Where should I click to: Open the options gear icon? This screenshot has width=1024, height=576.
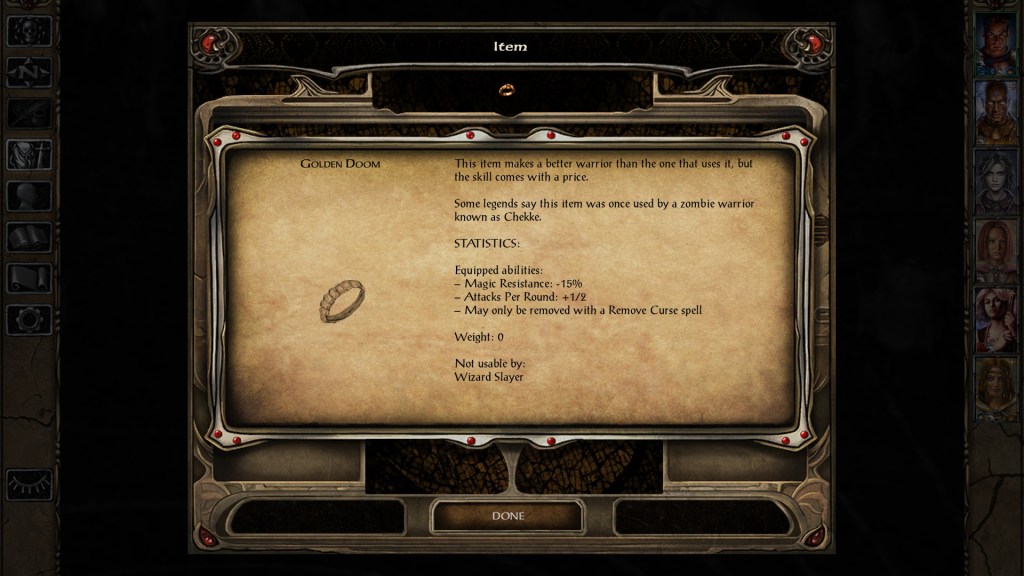[28, 320]
